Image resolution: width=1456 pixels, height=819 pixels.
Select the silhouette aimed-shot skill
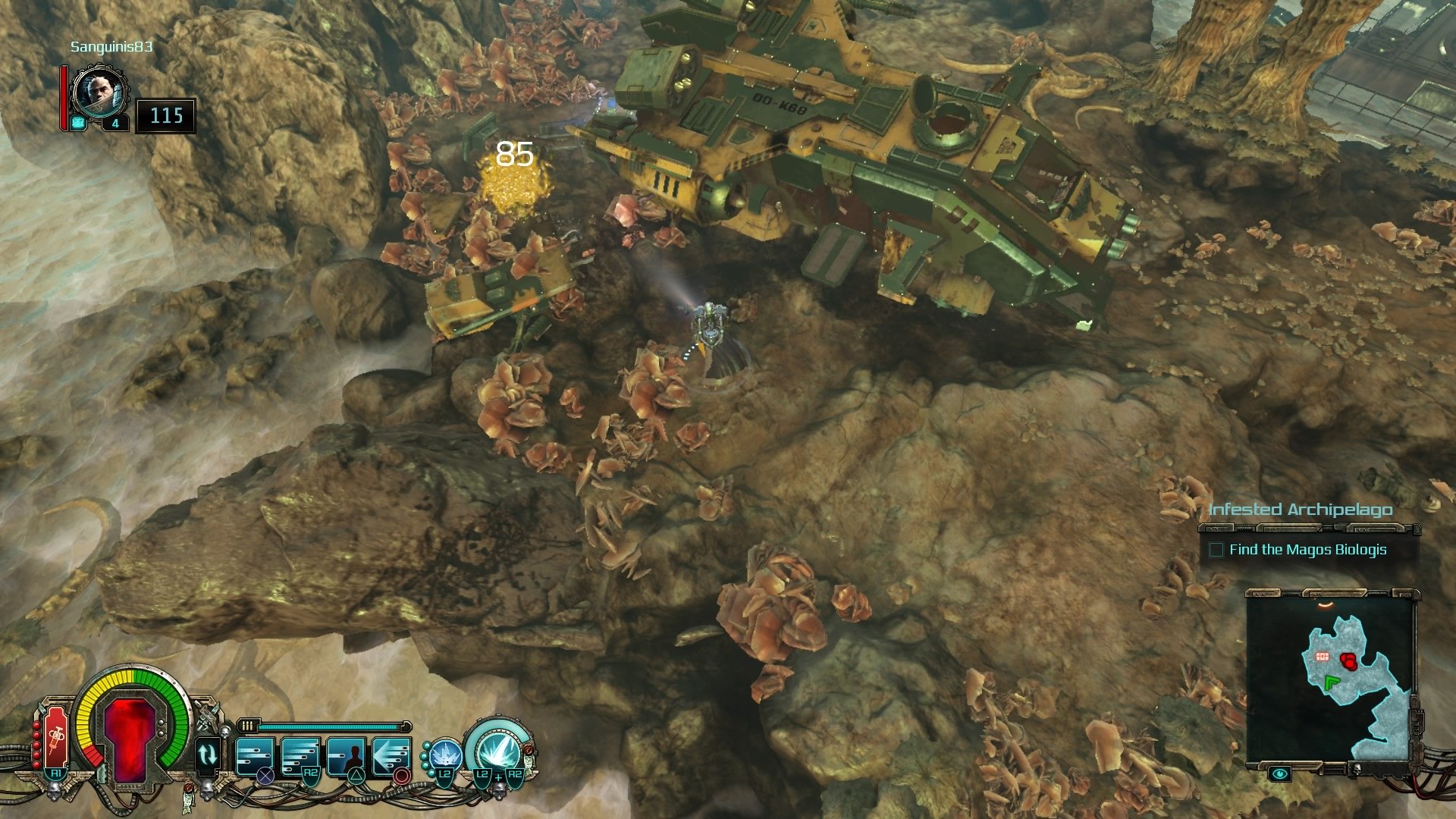[x=347, y=756]
